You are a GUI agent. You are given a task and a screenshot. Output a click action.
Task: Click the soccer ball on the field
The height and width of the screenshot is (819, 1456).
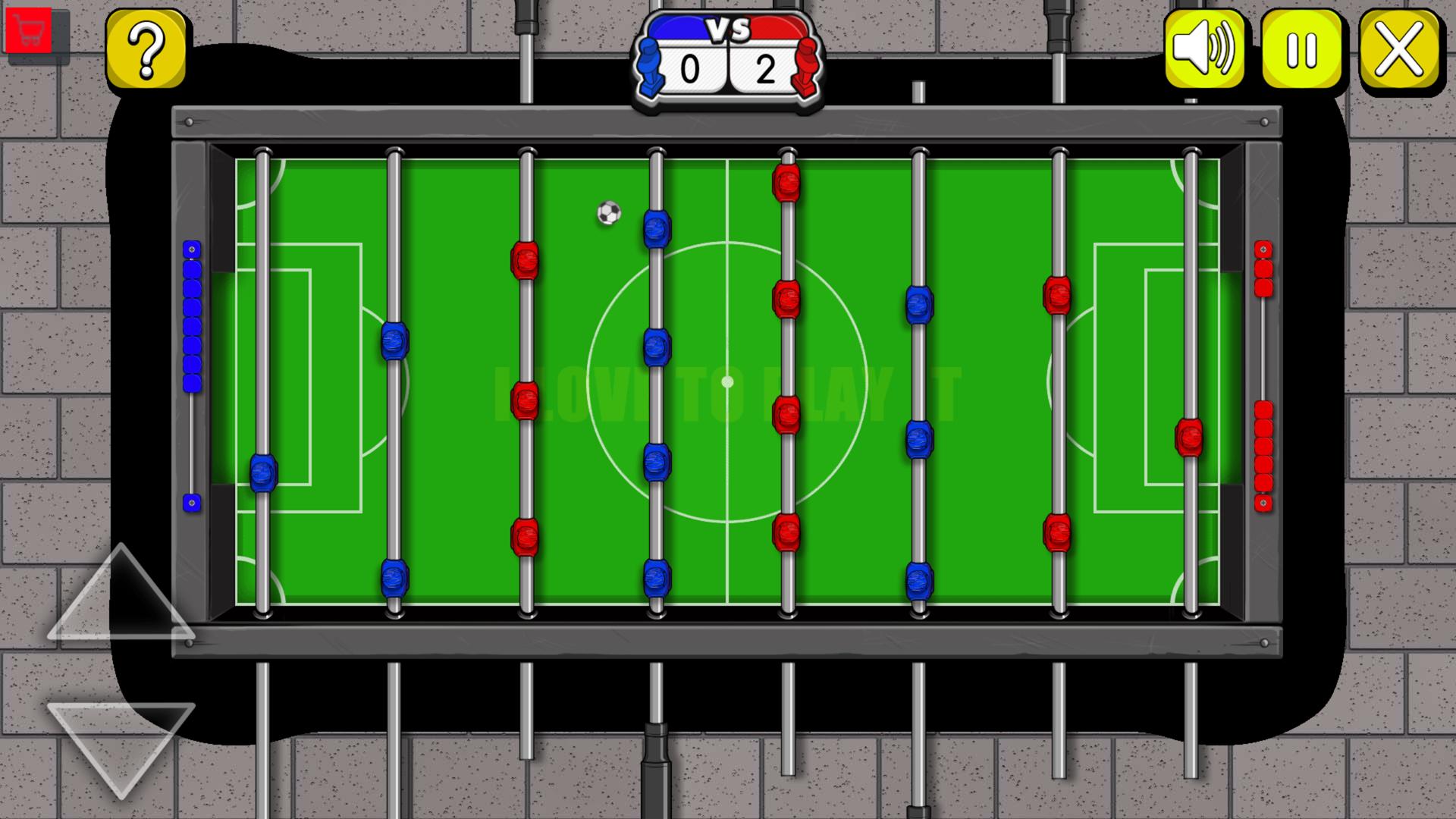tap(607, 214)
